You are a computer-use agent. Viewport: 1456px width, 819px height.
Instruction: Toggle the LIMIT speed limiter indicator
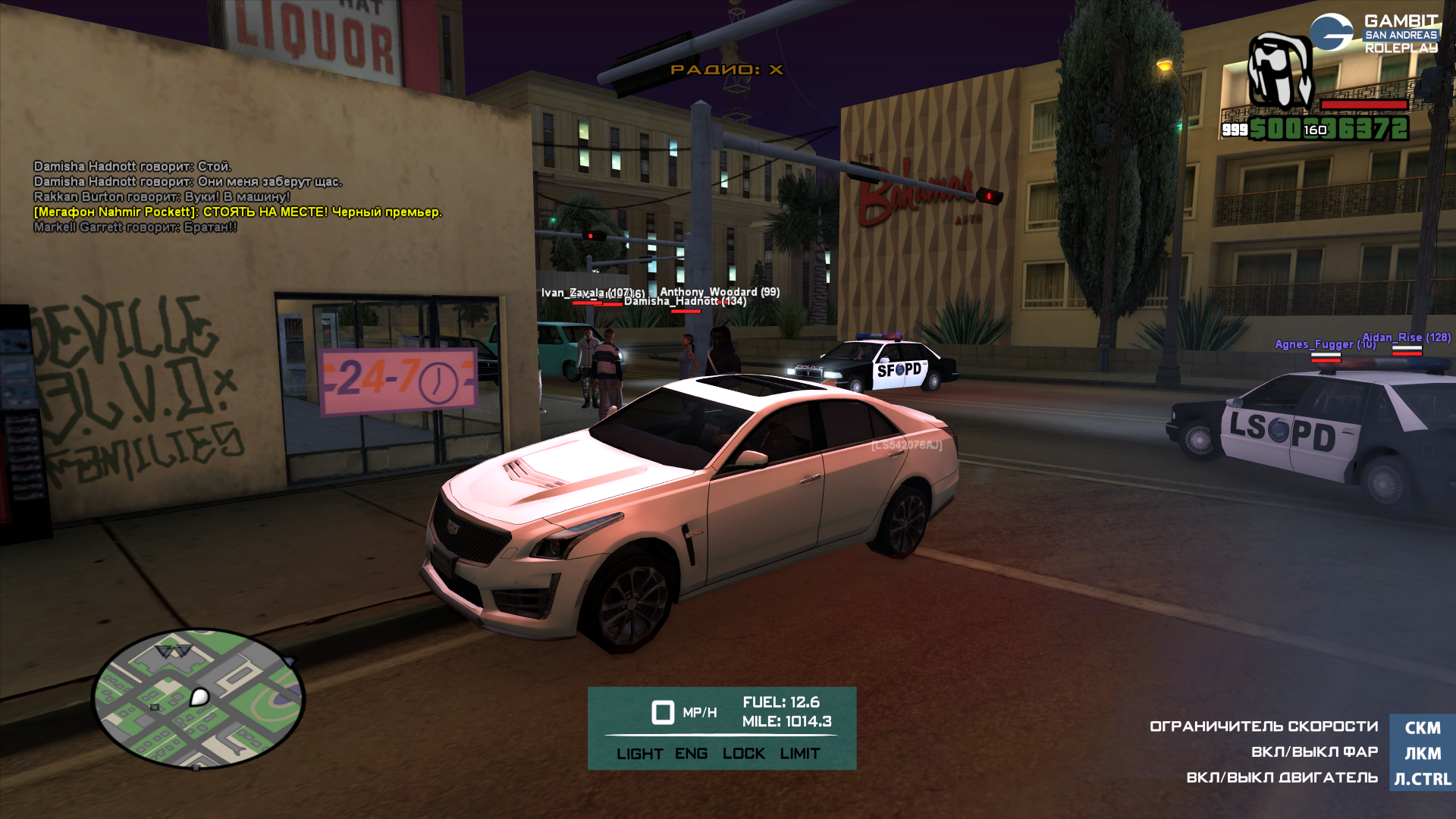[x=800, y=754]
